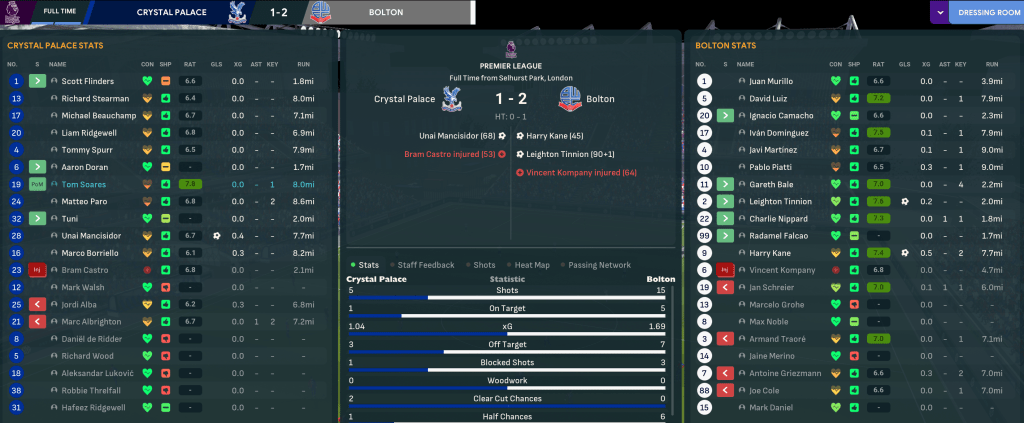
Task: Open Scott Flinders player row
Action: pos(87,81)
